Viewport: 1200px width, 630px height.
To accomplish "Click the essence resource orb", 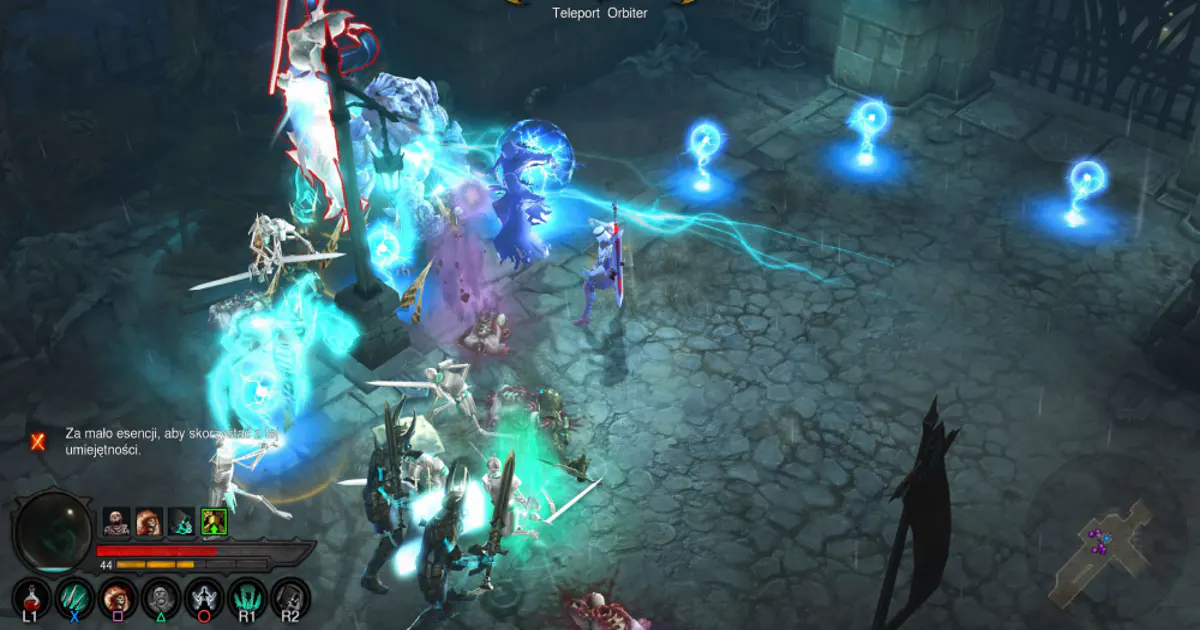I will pyautogui.click(x=54, y=531).
